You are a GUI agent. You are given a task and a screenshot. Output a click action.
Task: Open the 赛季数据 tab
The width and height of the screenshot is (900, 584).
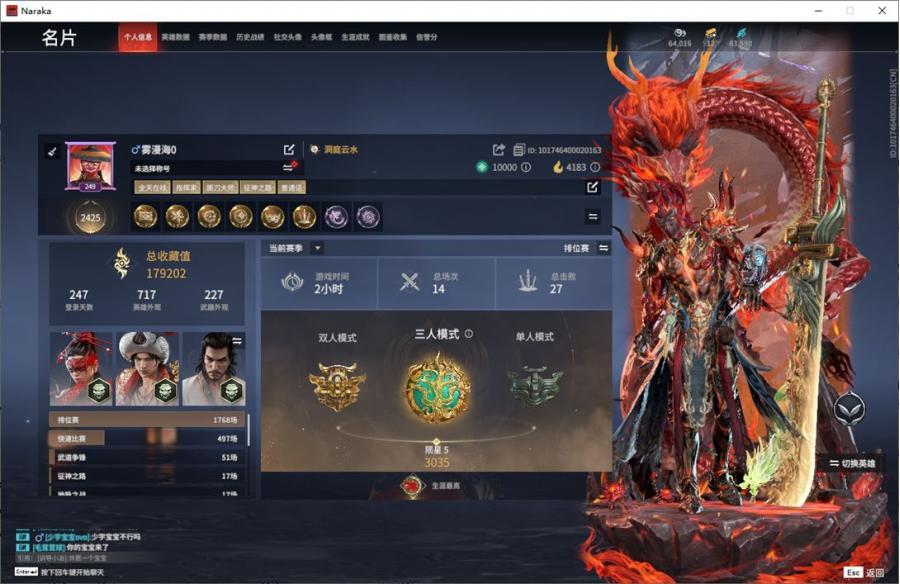point(212,38)
